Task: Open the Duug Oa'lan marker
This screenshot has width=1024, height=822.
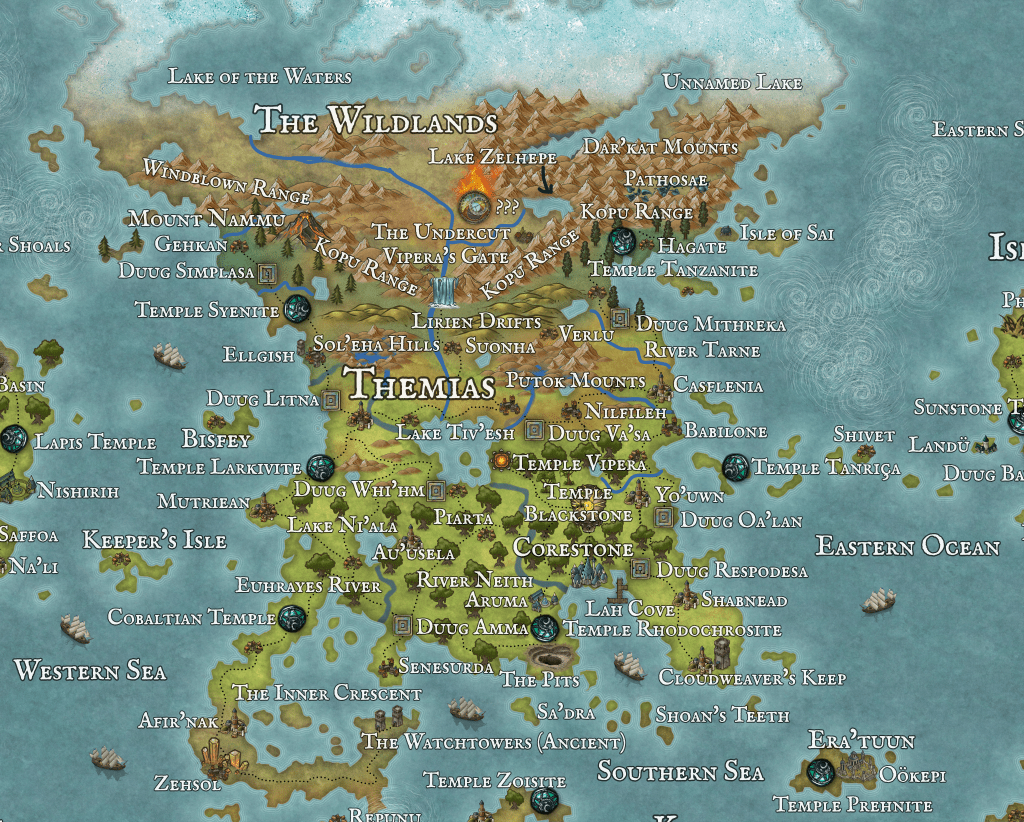Action: [663, 517]
